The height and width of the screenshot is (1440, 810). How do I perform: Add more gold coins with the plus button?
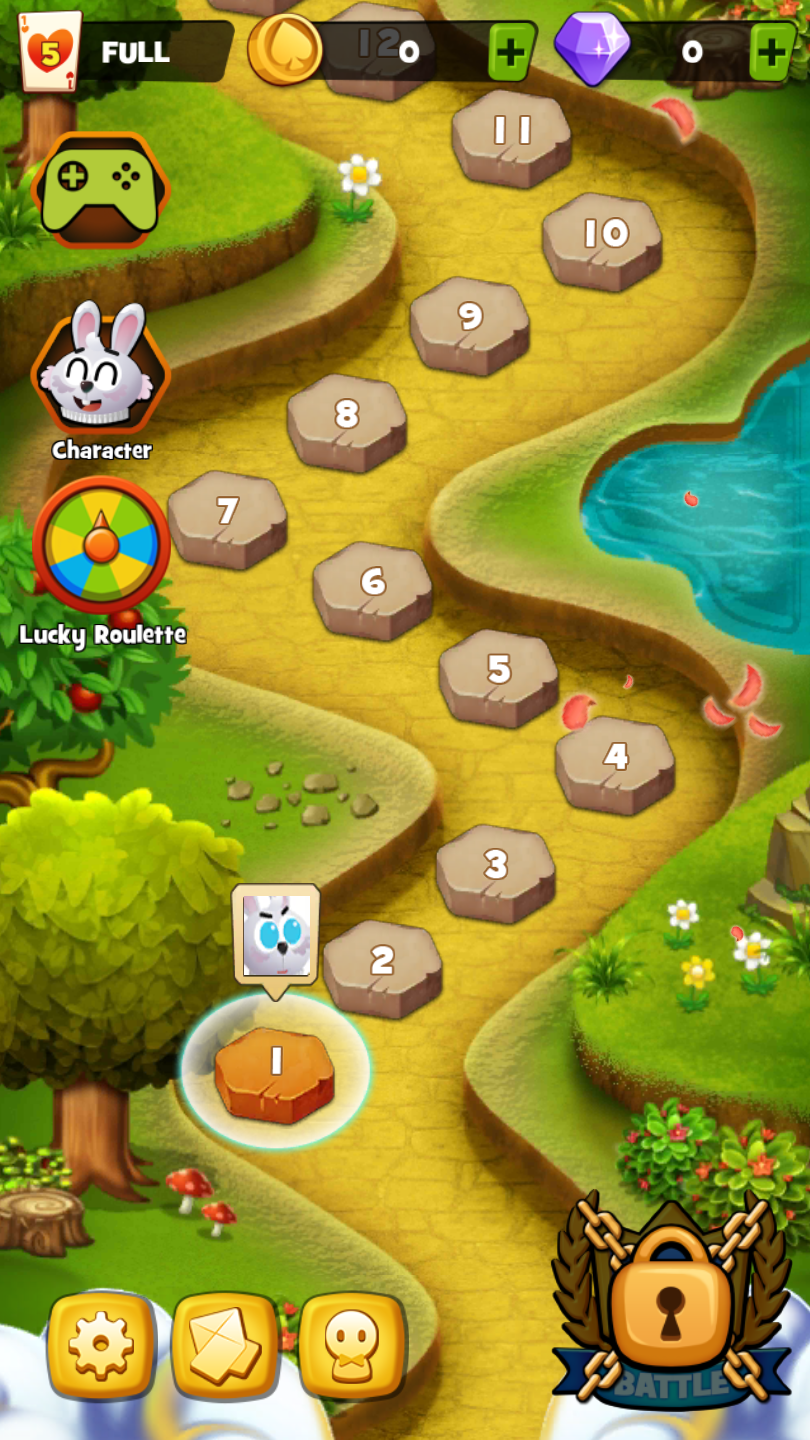pyautogui.click(x=511, y=52)
